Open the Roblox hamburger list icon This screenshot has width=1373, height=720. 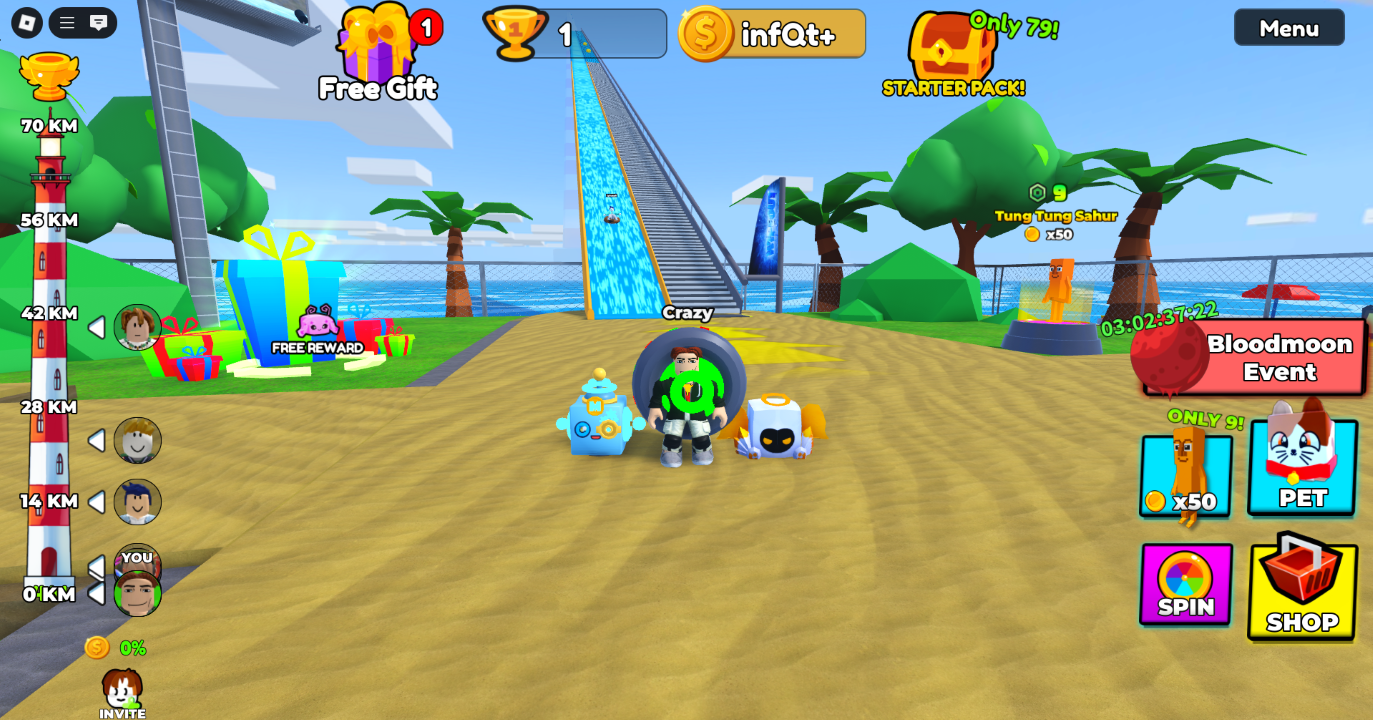pos(67,22)
